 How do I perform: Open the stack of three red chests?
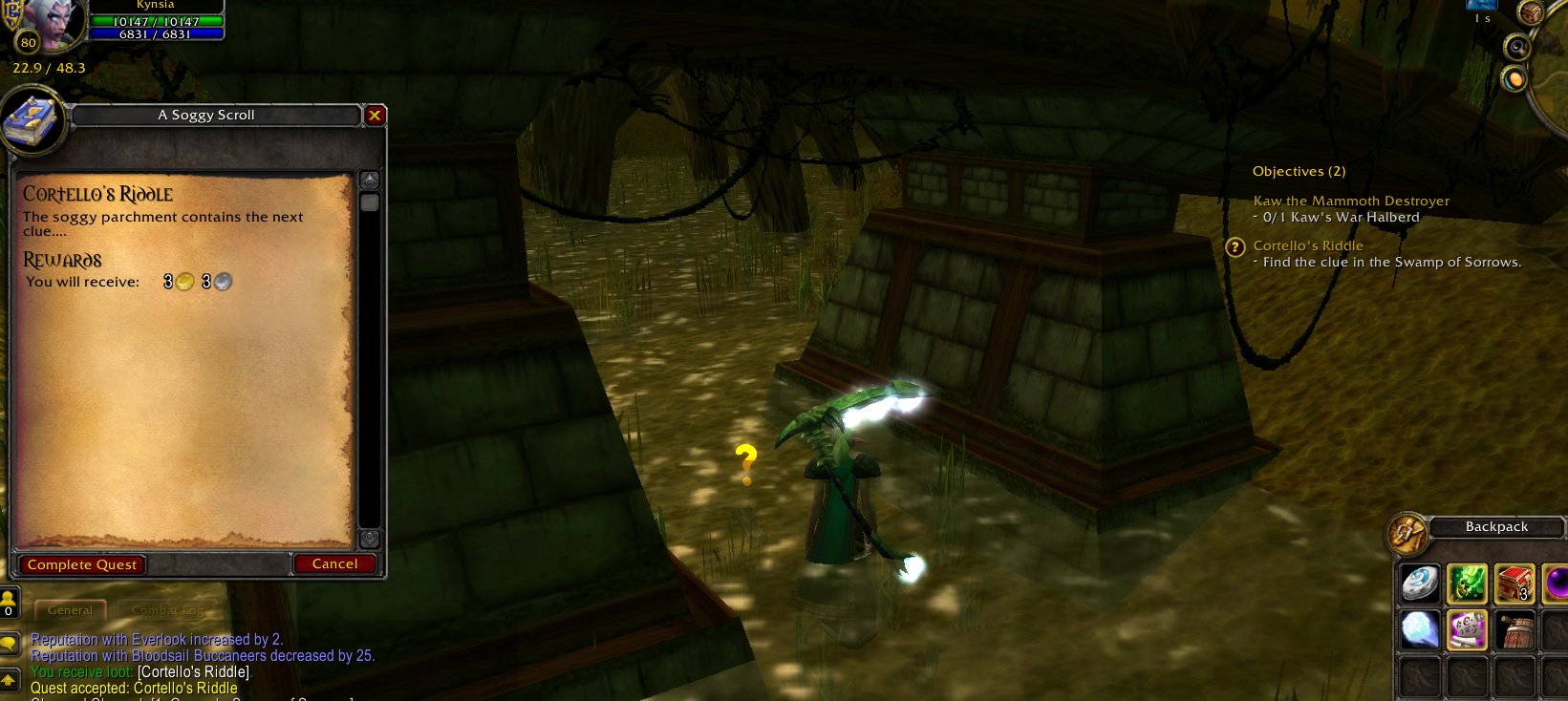pyautogui.click(x=1514, y=584)
